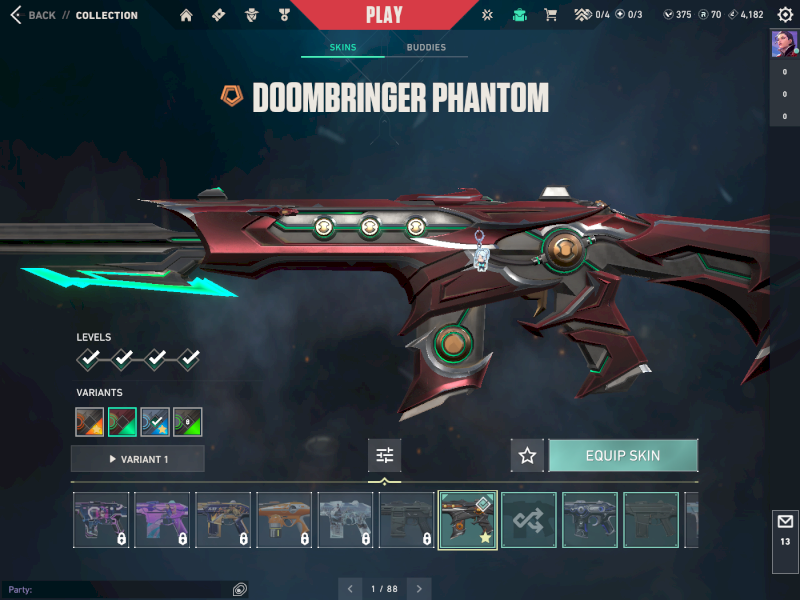800x600 pixels.
Task: Open the gear settings menu
Action: pos(785,15)
